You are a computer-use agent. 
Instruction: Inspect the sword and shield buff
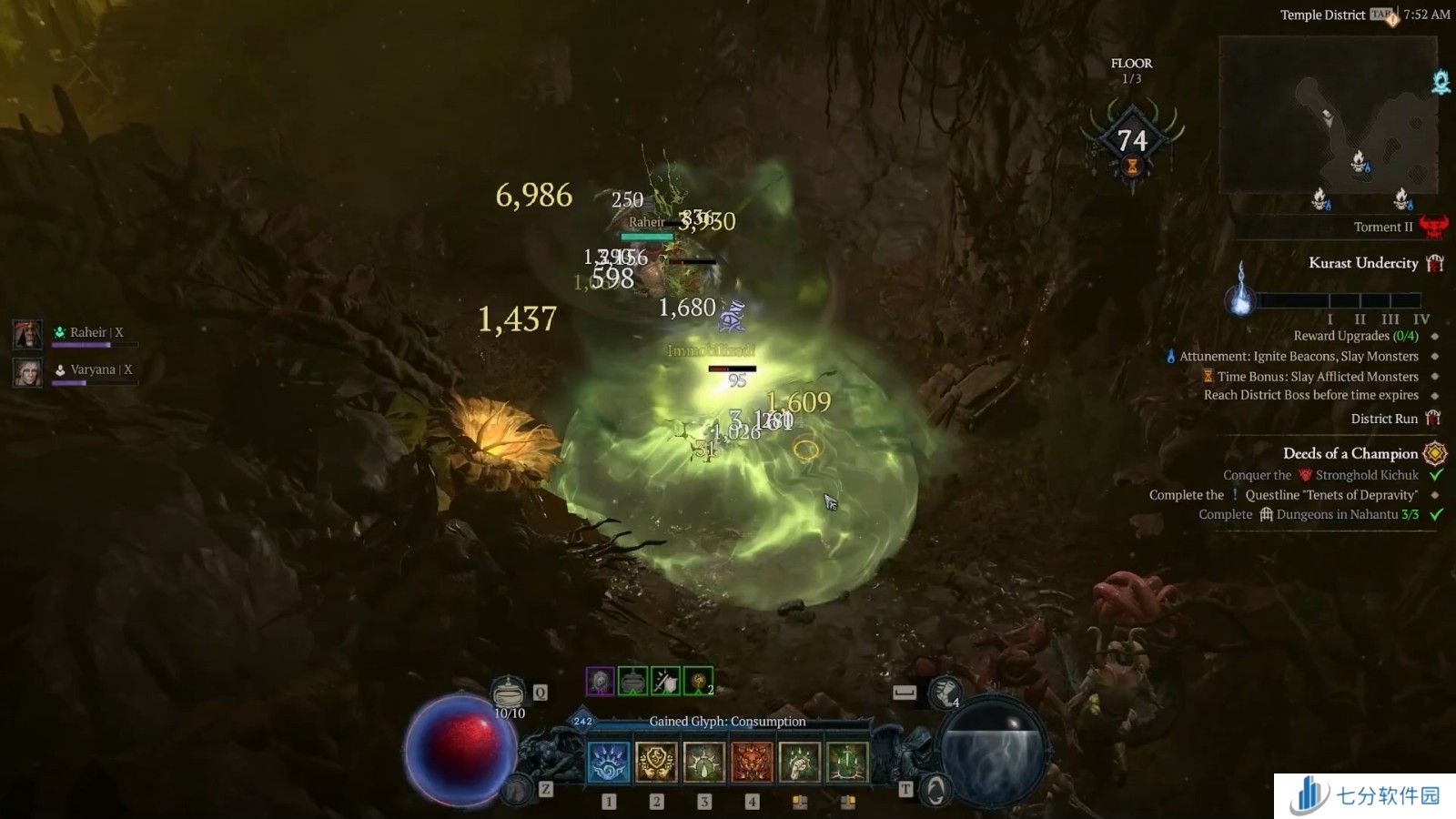[x=665, y=681]
